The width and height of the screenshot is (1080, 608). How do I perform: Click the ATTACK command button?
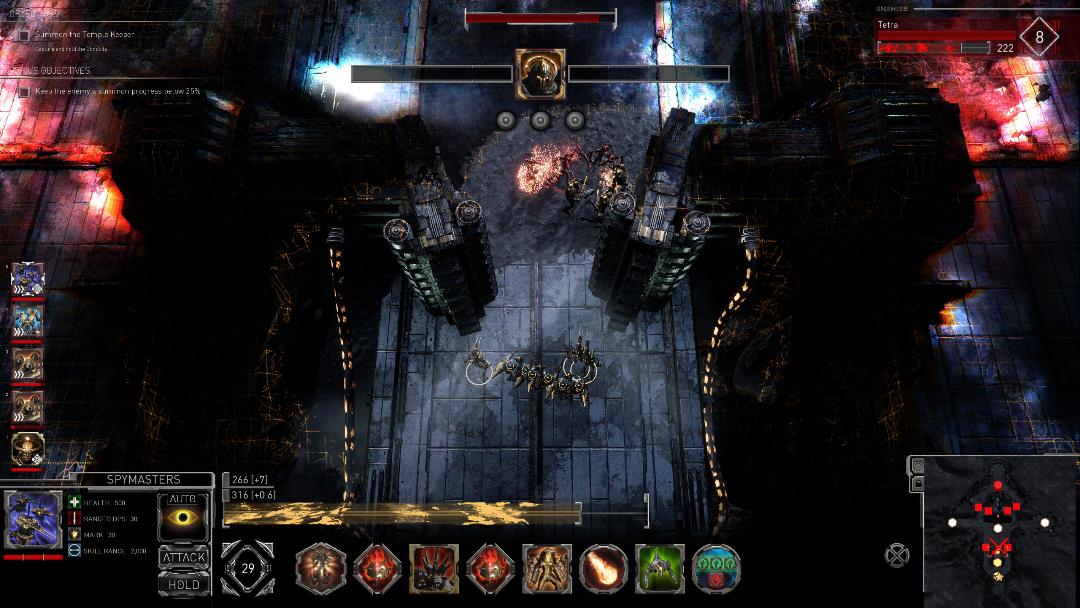tap(184, 557)
